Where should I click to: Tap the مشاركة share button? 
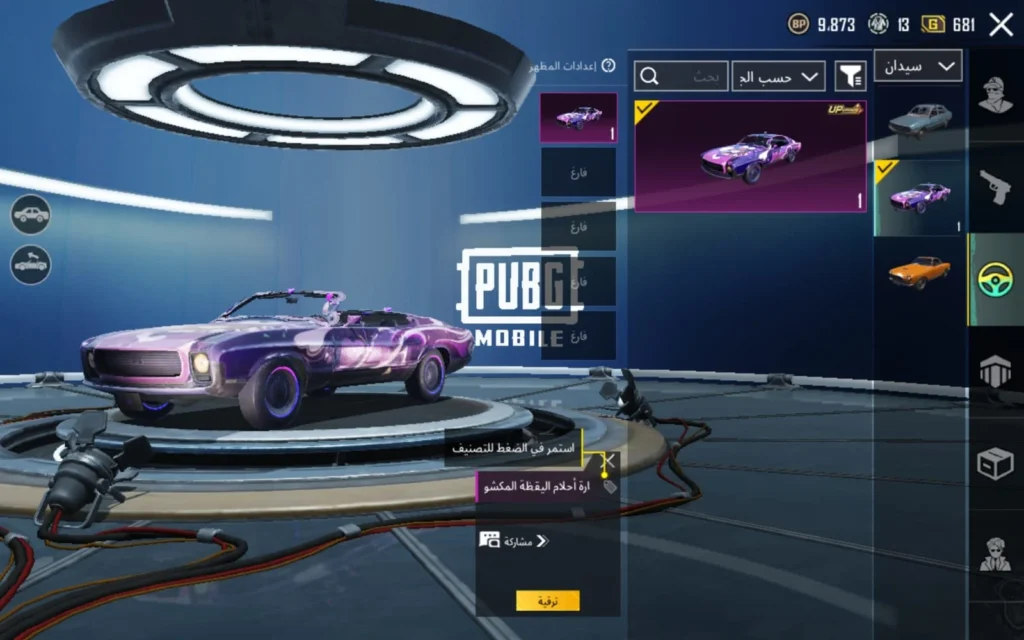point(514,541)
